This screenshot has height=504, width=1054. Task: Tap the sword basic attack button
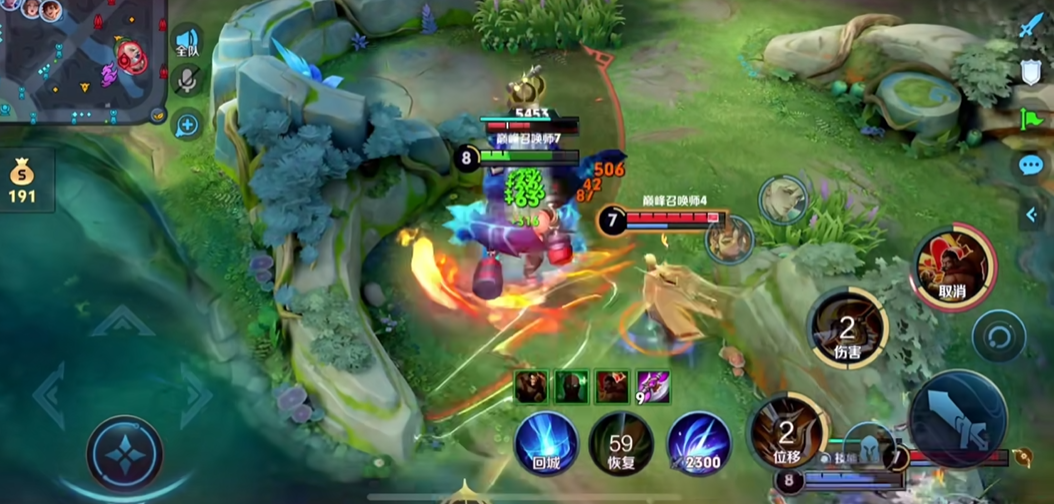(956, 418)
